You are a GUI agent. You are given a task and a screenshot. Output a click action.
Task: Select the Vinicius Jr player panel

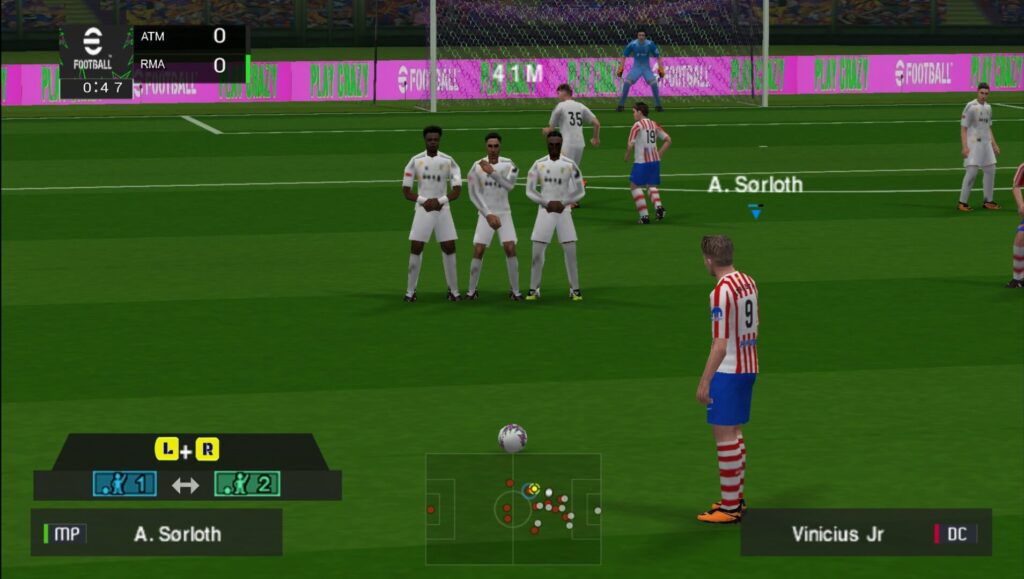coord(865,533)
